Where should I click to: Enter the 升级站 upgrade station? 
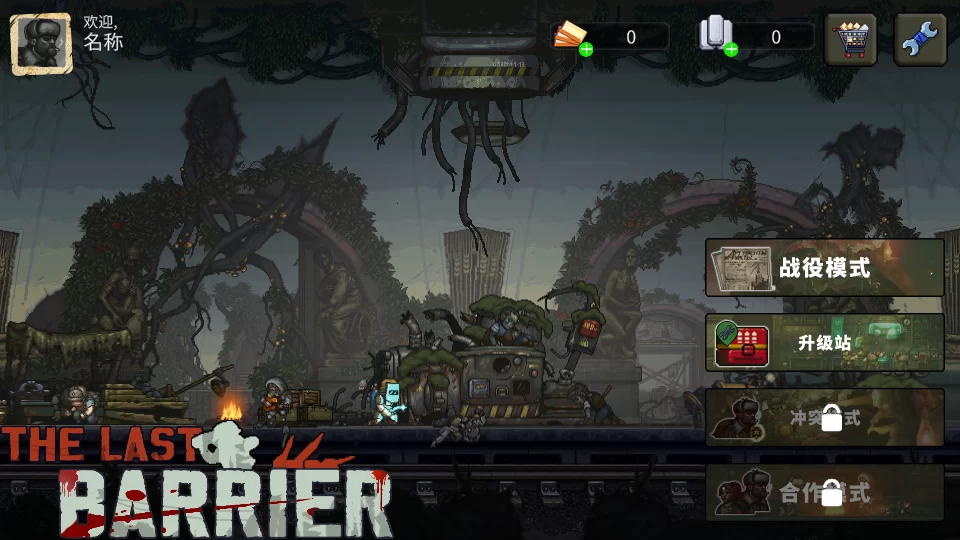coord(825,342)
